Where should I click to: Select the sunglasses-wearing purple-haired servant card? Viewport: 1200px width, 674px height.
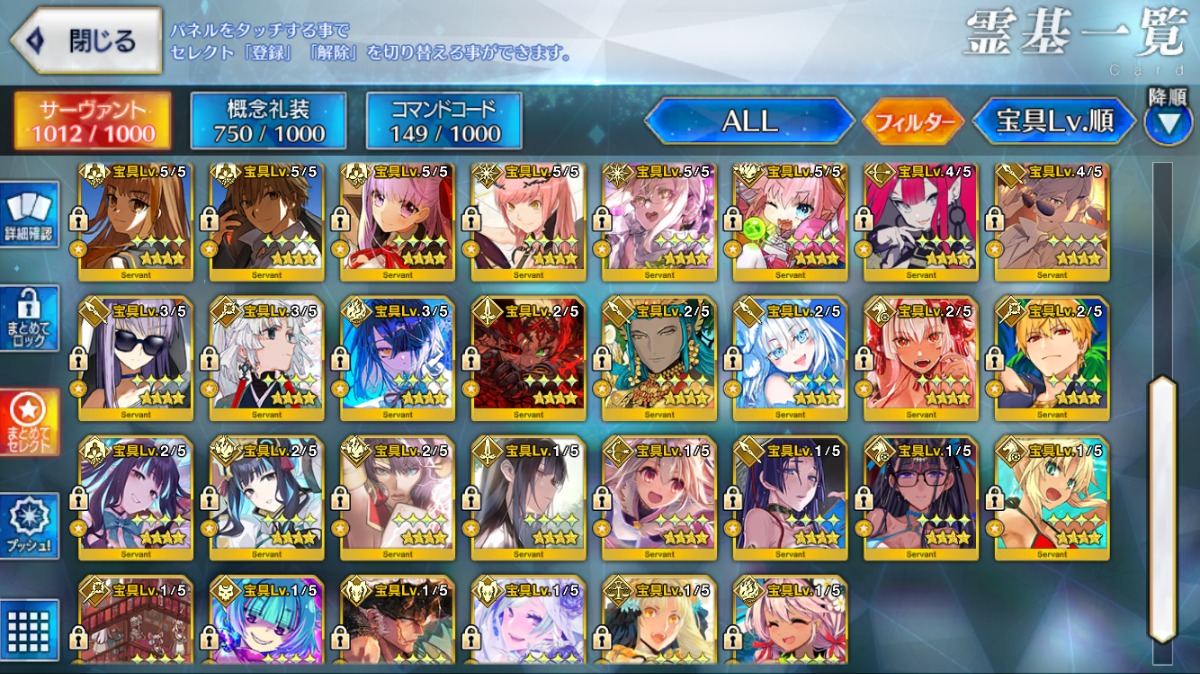click(136, 357)
